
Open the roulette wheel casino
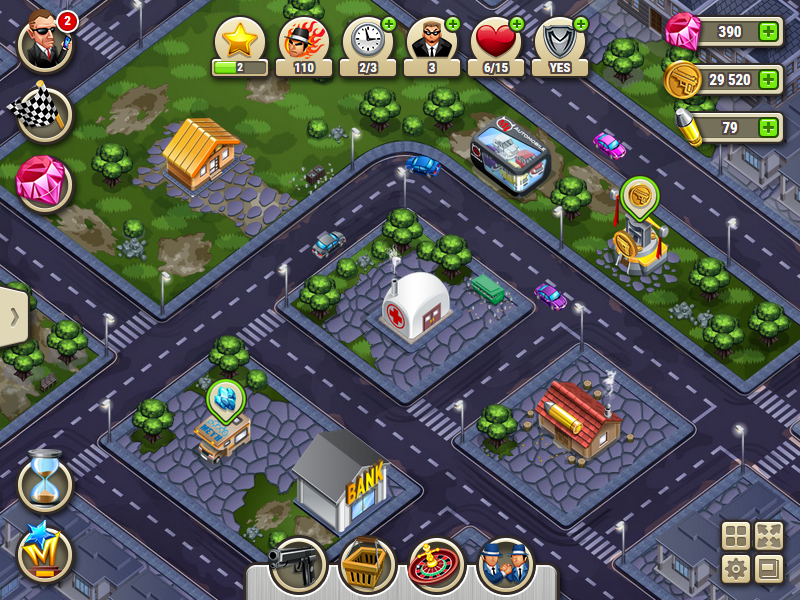[x=436, y=566]
